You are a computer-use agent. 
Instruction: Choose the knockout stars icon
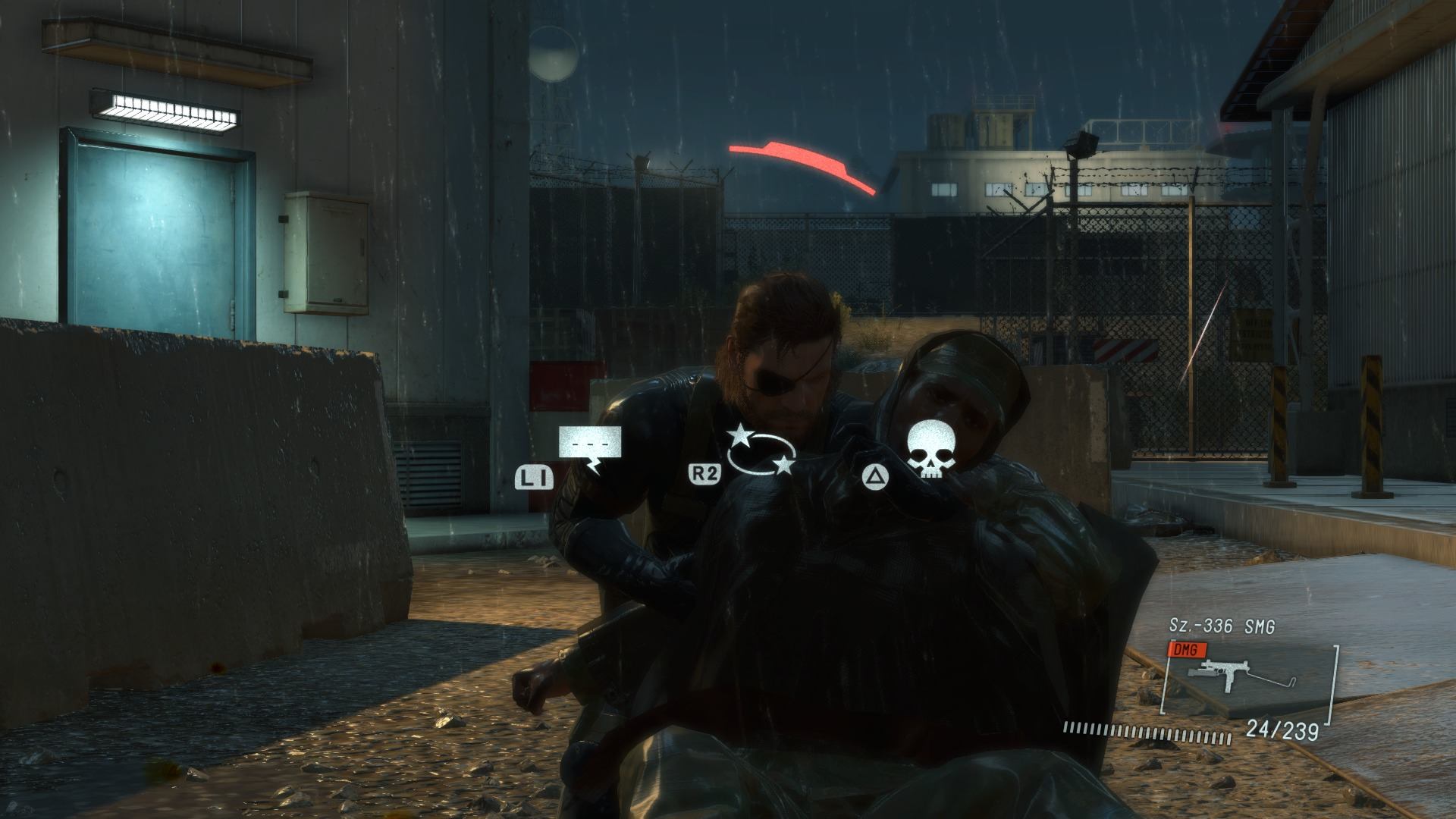(761, 450)
